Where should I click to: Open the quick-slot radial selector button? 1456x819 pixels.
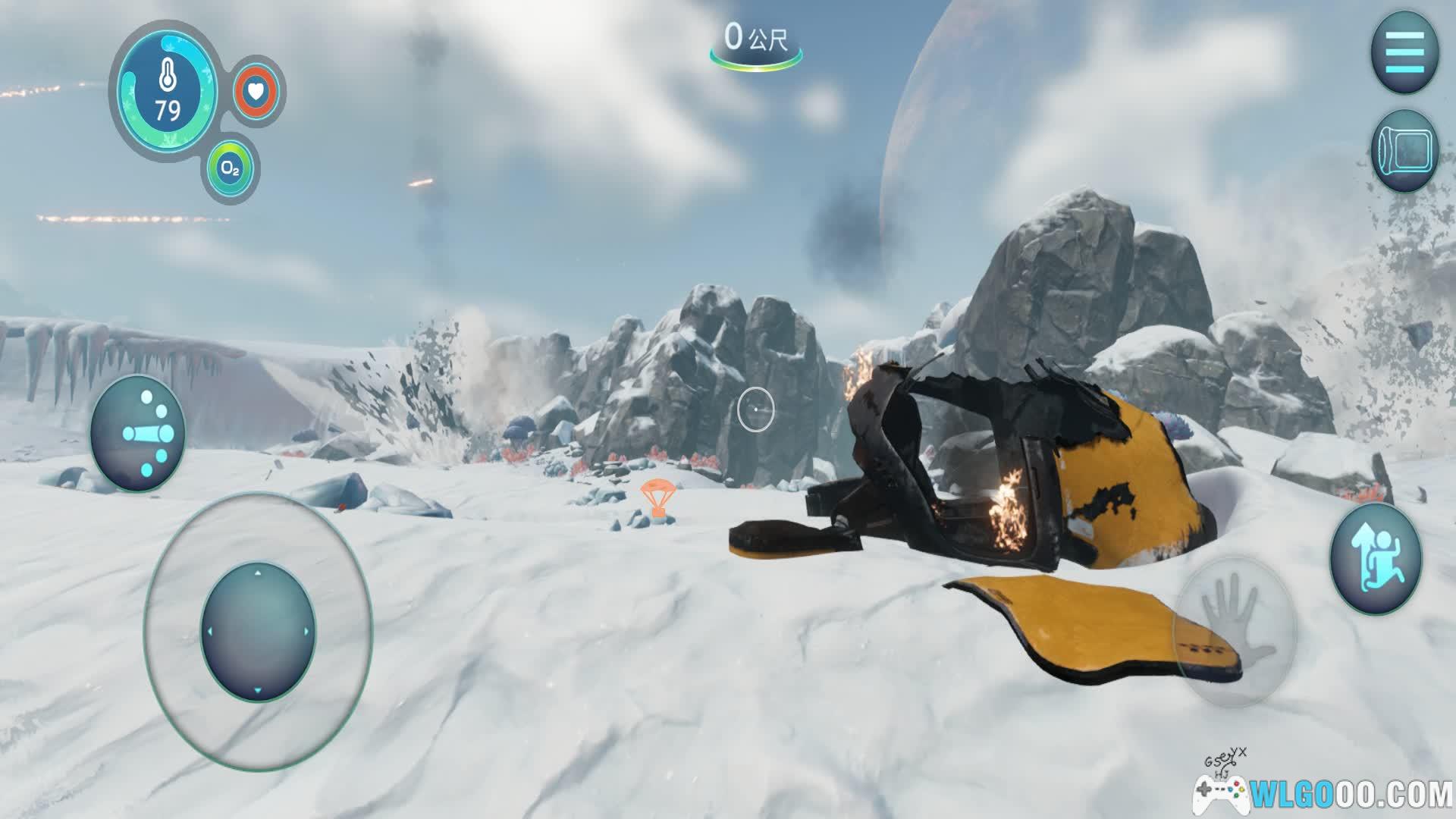point(138,433)
